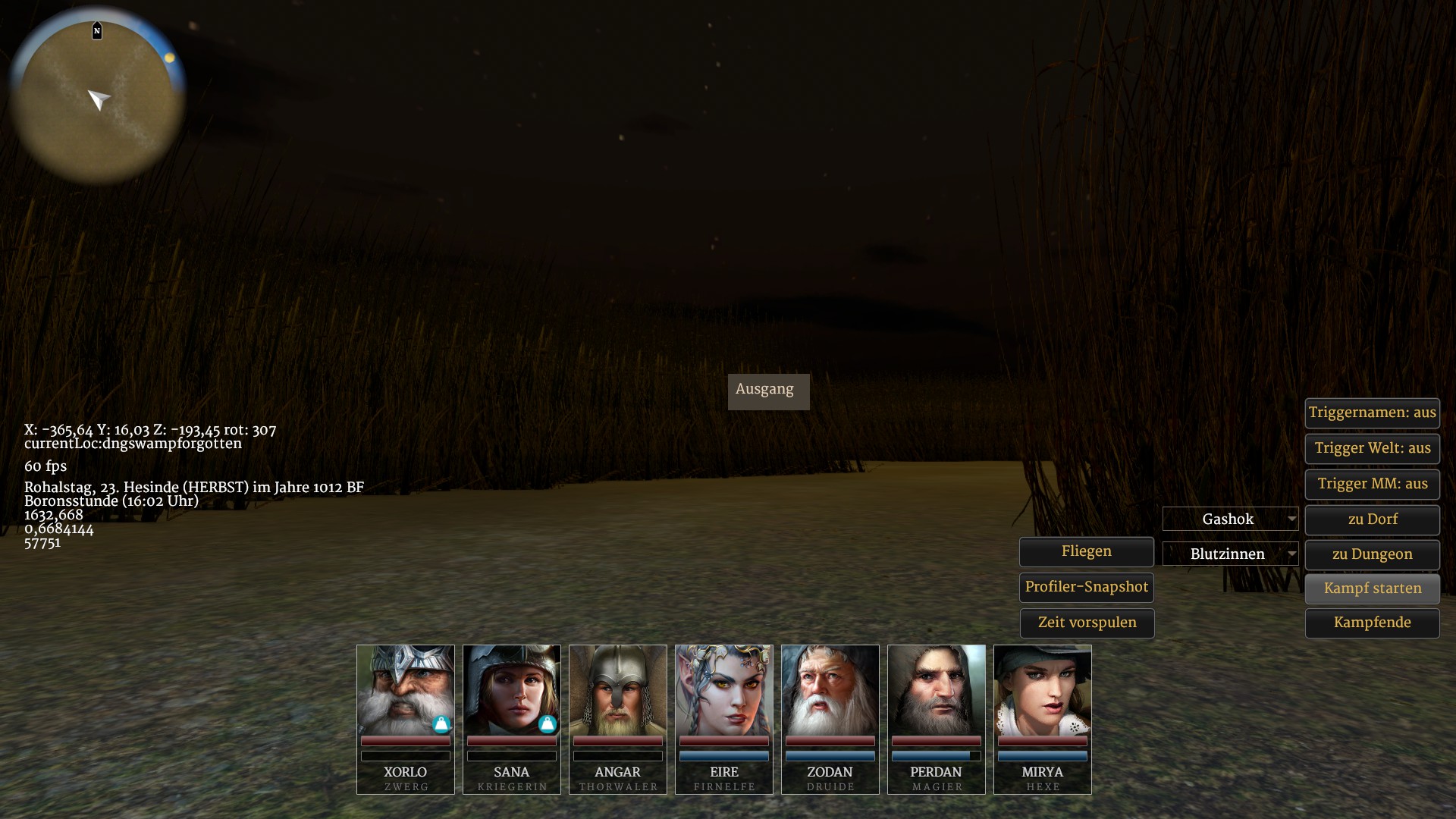Viewport: 1456px width, 819px height.
Task: Click the zu Dungeon button
Action: click(1372, 555)
